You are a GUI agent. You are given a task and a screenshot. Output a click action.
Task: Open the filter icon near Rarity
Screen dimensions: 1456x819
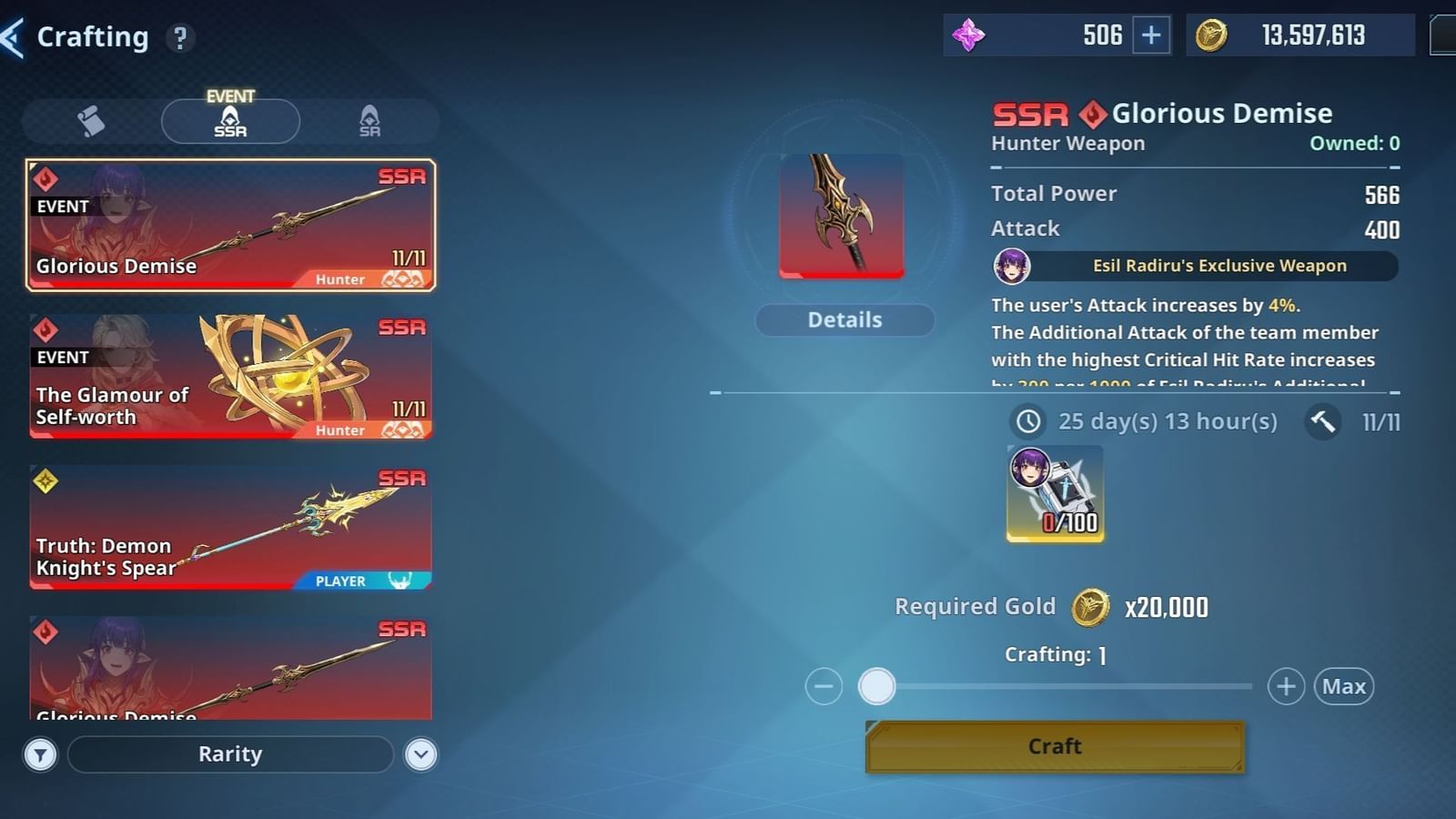tap(40, 754)
